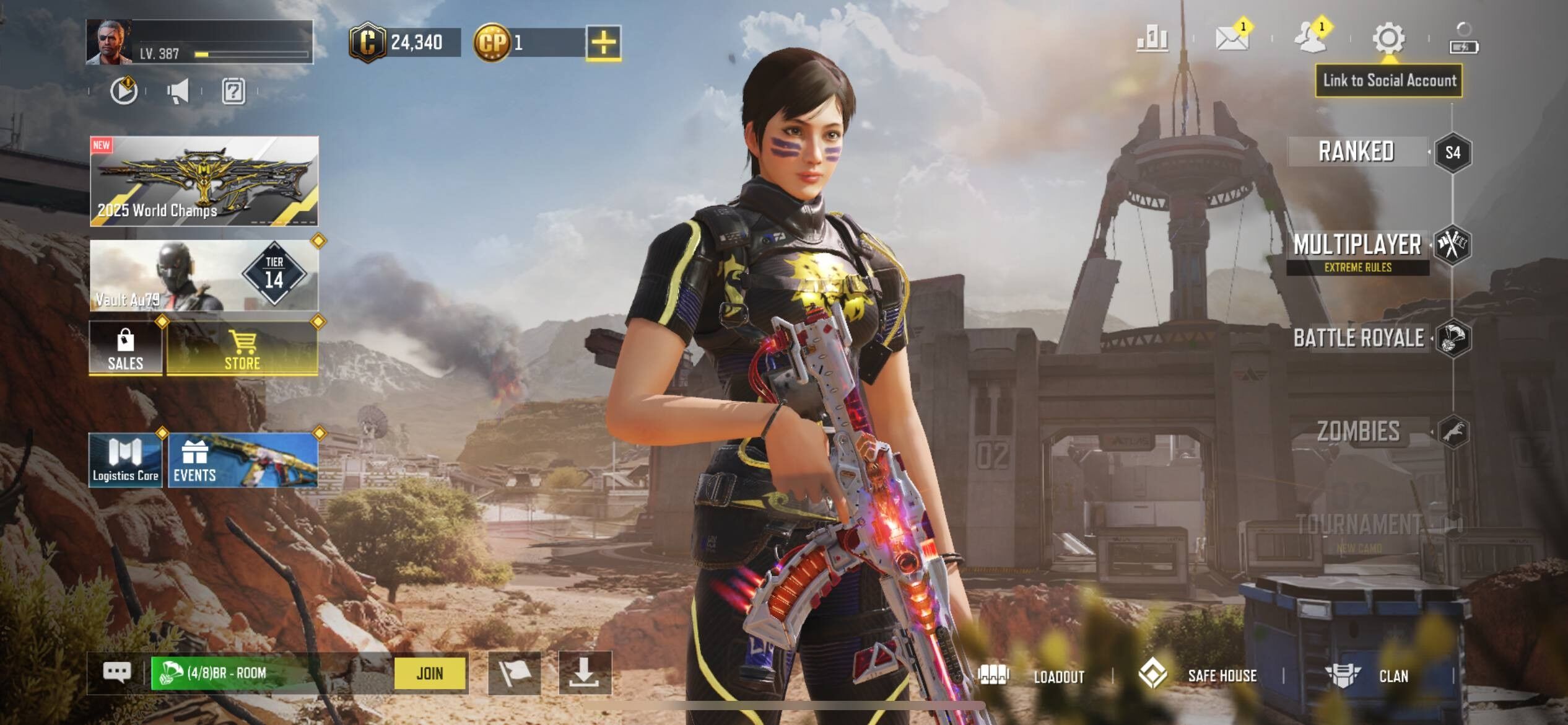Open the friends list icon

(x=1310, y=38)
